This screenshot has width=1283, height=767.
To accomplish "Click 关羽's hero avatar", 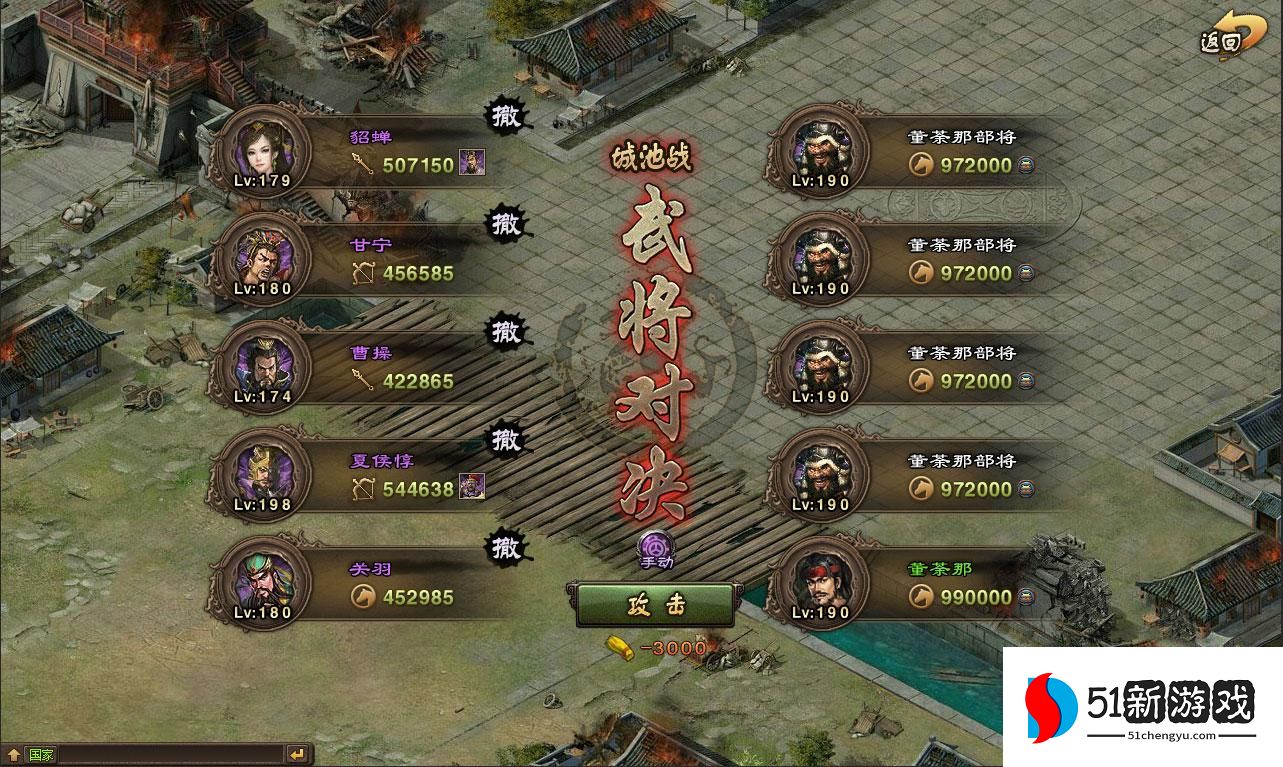I will (x=263, y=583).
